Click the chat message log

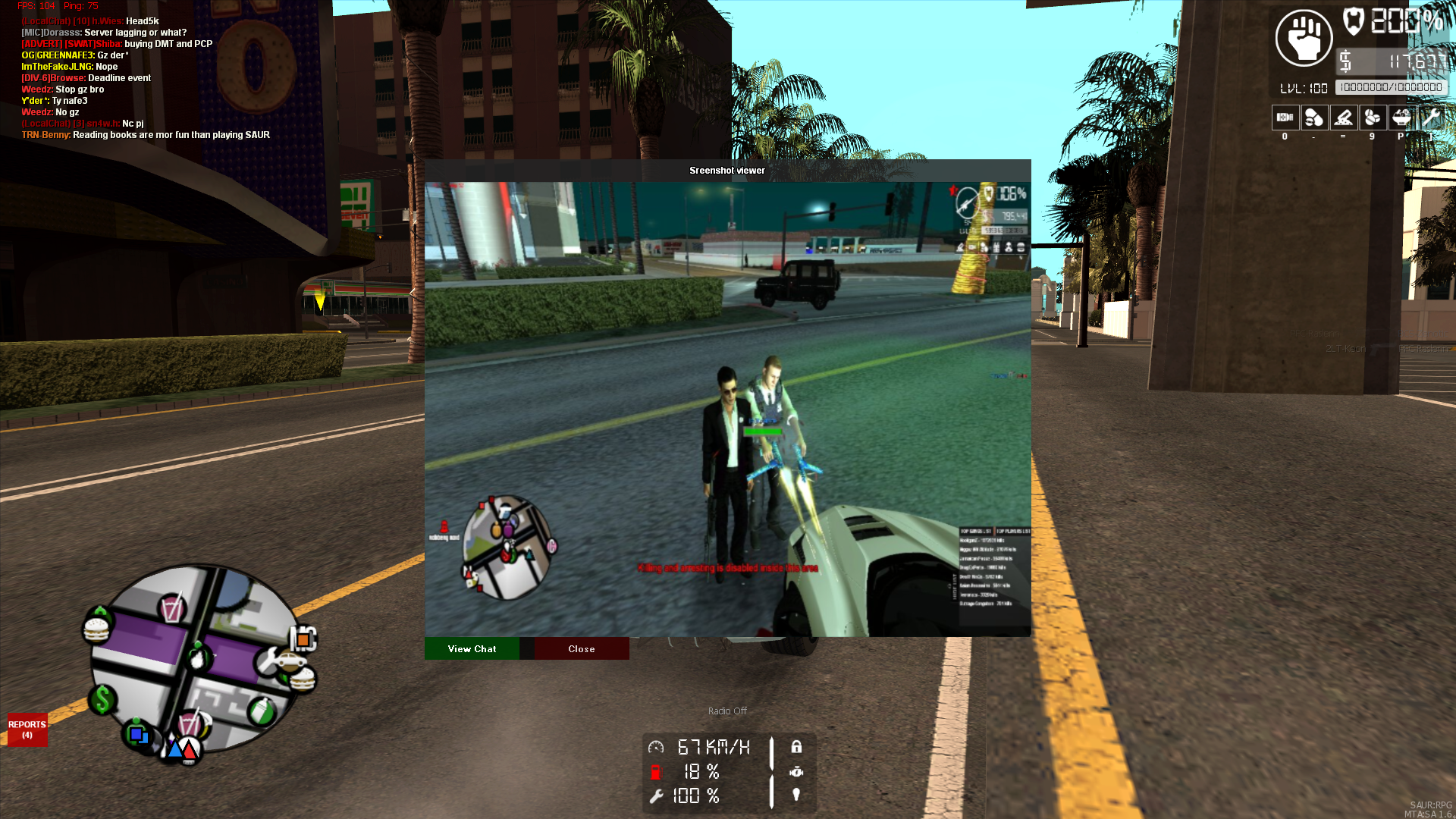[x=146, y=78]
